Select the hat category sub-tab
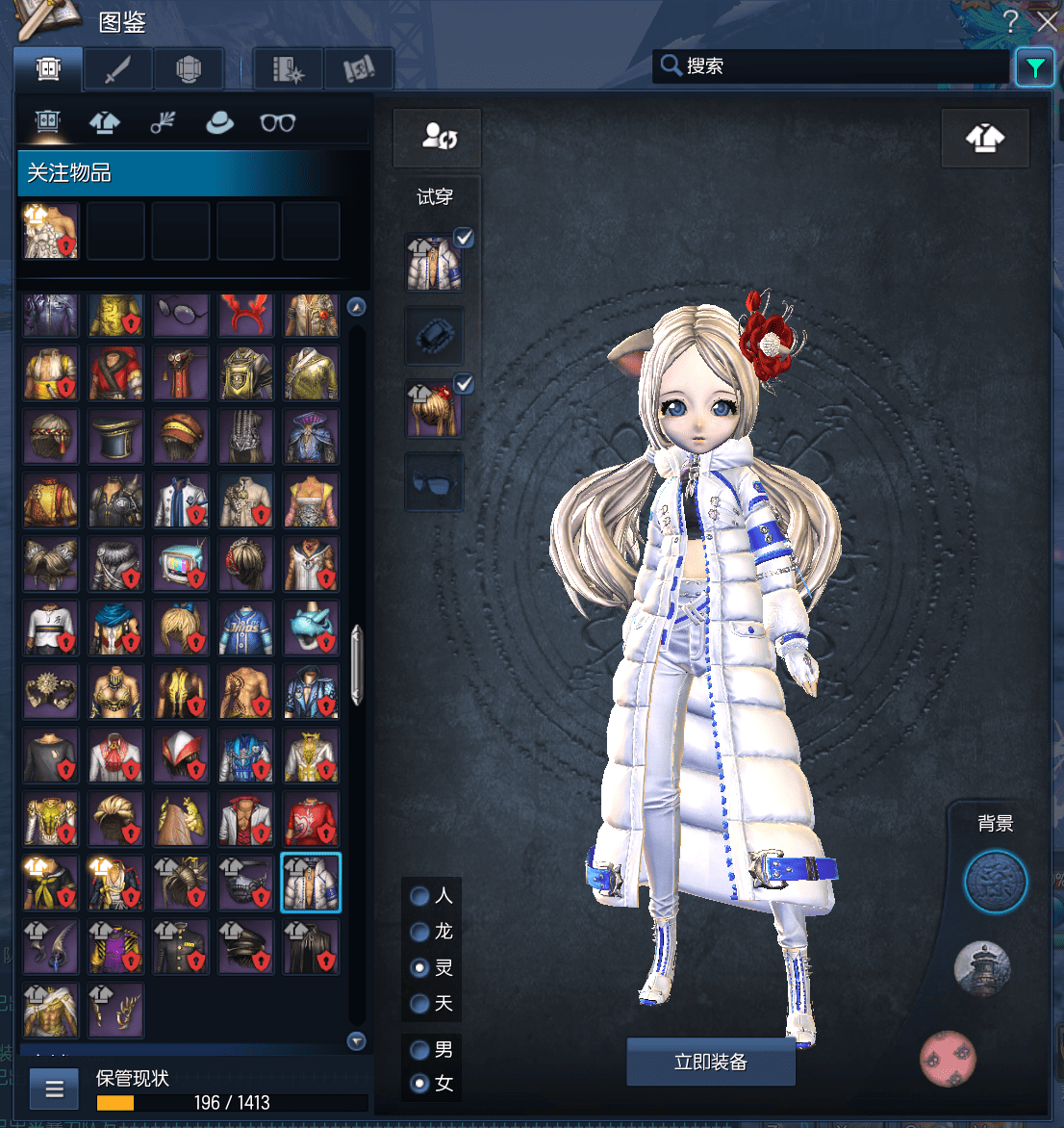 click(x=219, y=122)
